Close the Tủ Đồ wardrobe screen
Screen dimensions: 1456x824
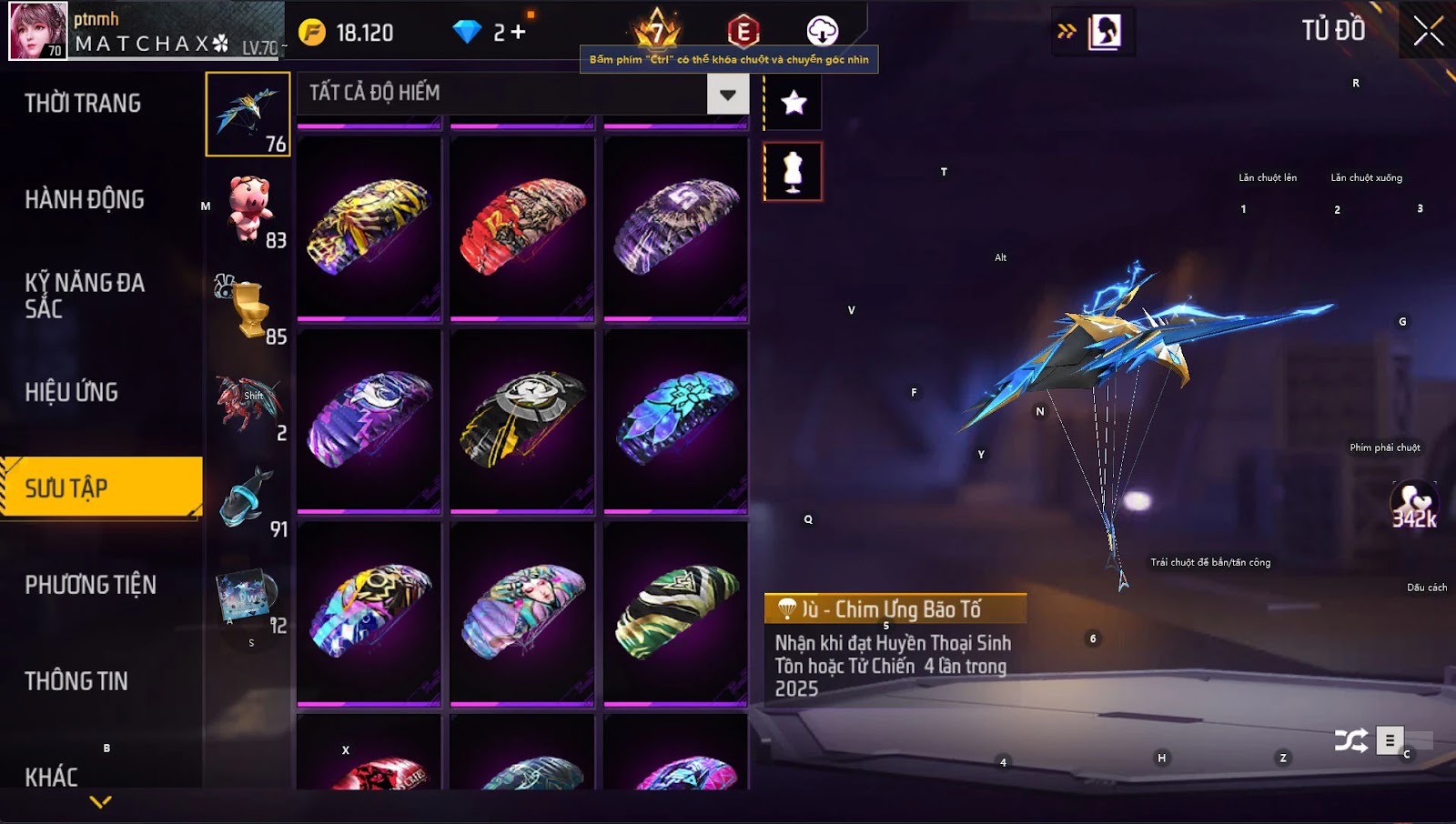[x=1428, y=31]
